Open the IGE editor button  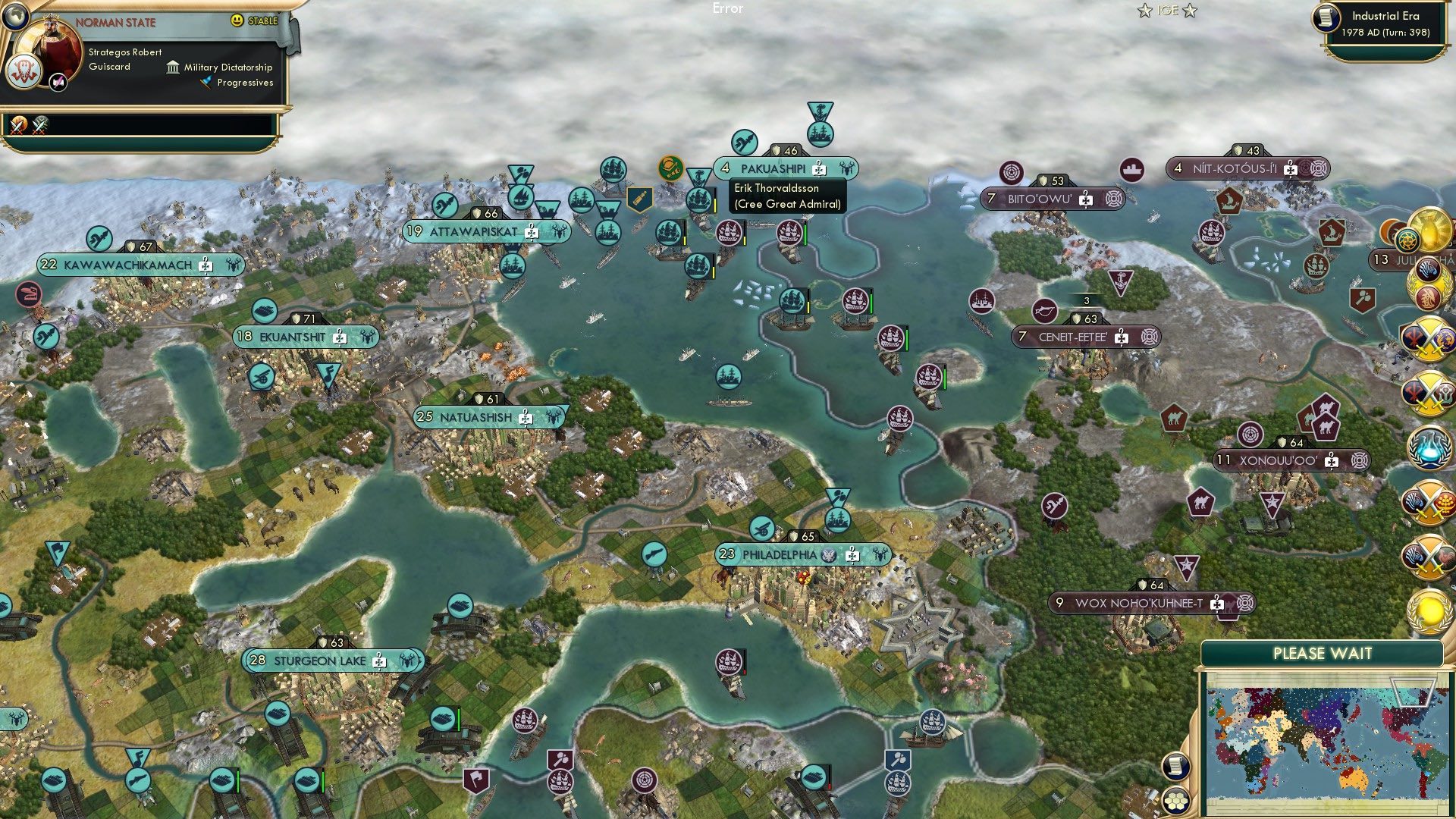pos(1167,11)
